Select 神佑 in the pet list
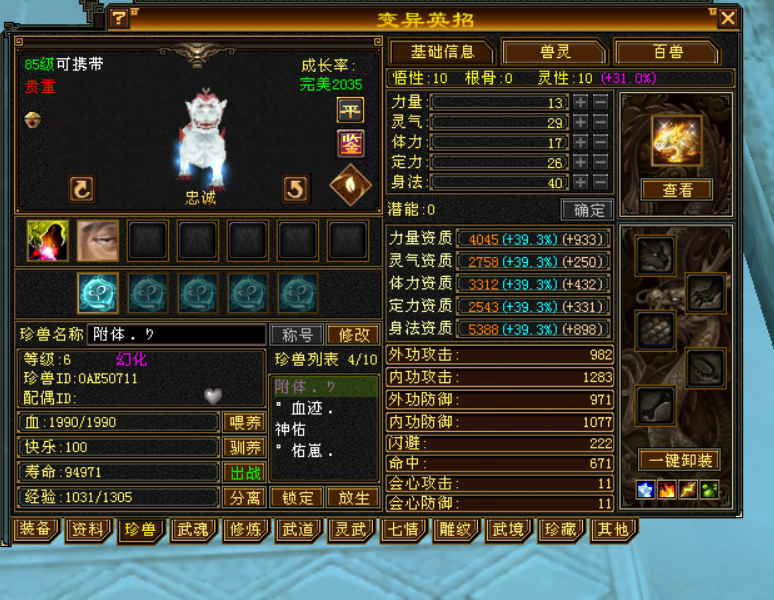 click(x=290, y=429)
